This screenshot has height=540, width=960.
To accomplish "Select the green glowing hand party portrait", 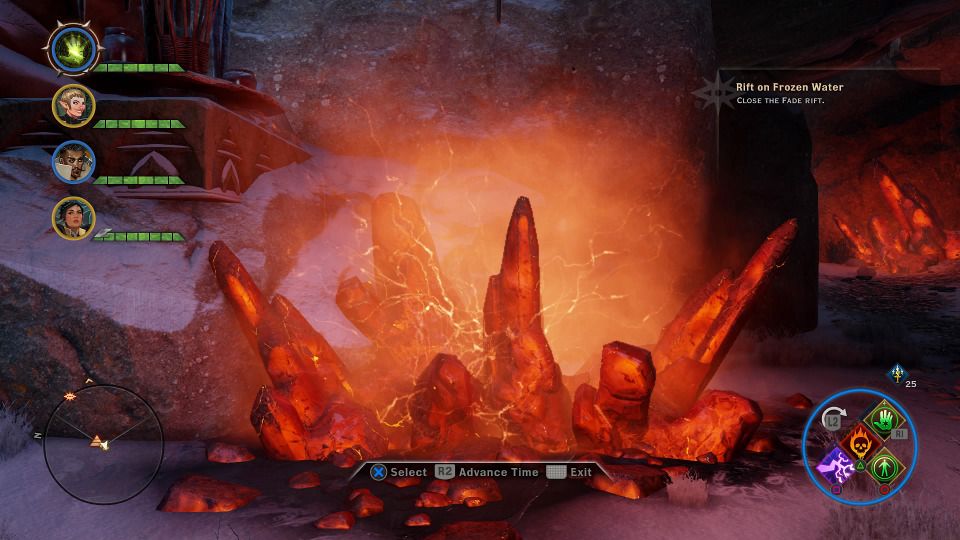I will click(73, 47).
